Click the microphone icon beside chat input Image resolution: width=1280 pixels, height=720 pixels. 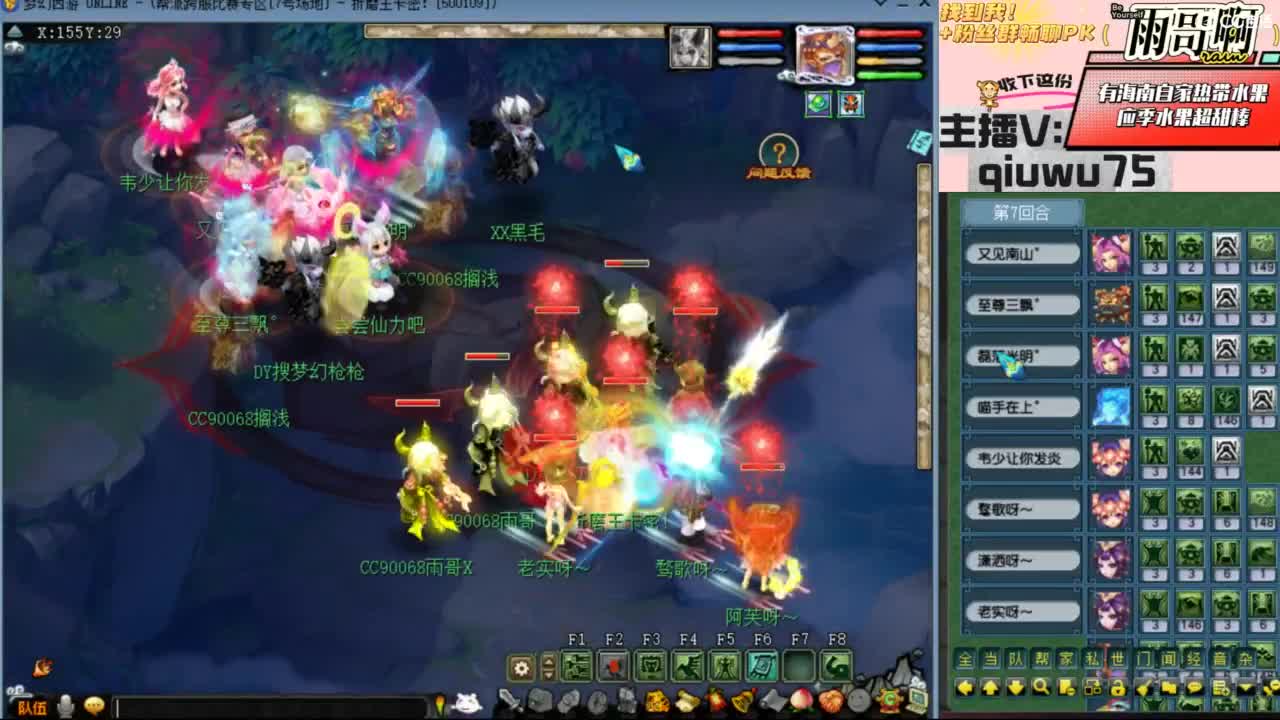click(64, 706)
